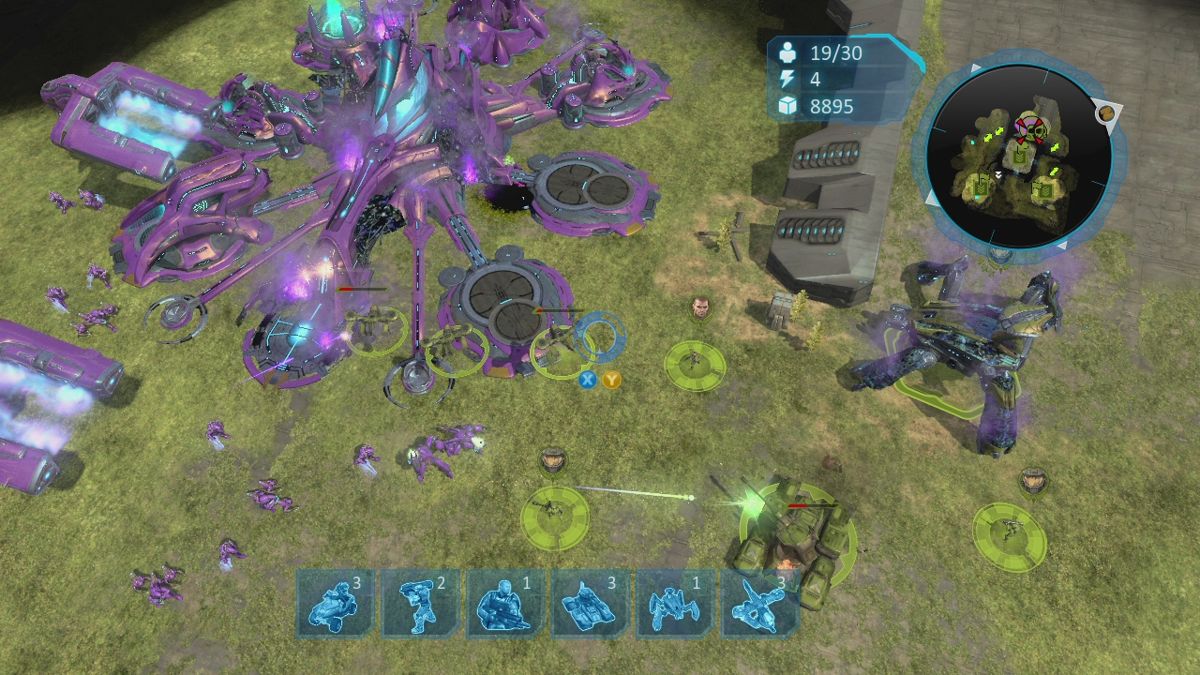1200x675 pixels.
Task: Choose the armored hero soldier unit icon
Action: coord(506,603)
